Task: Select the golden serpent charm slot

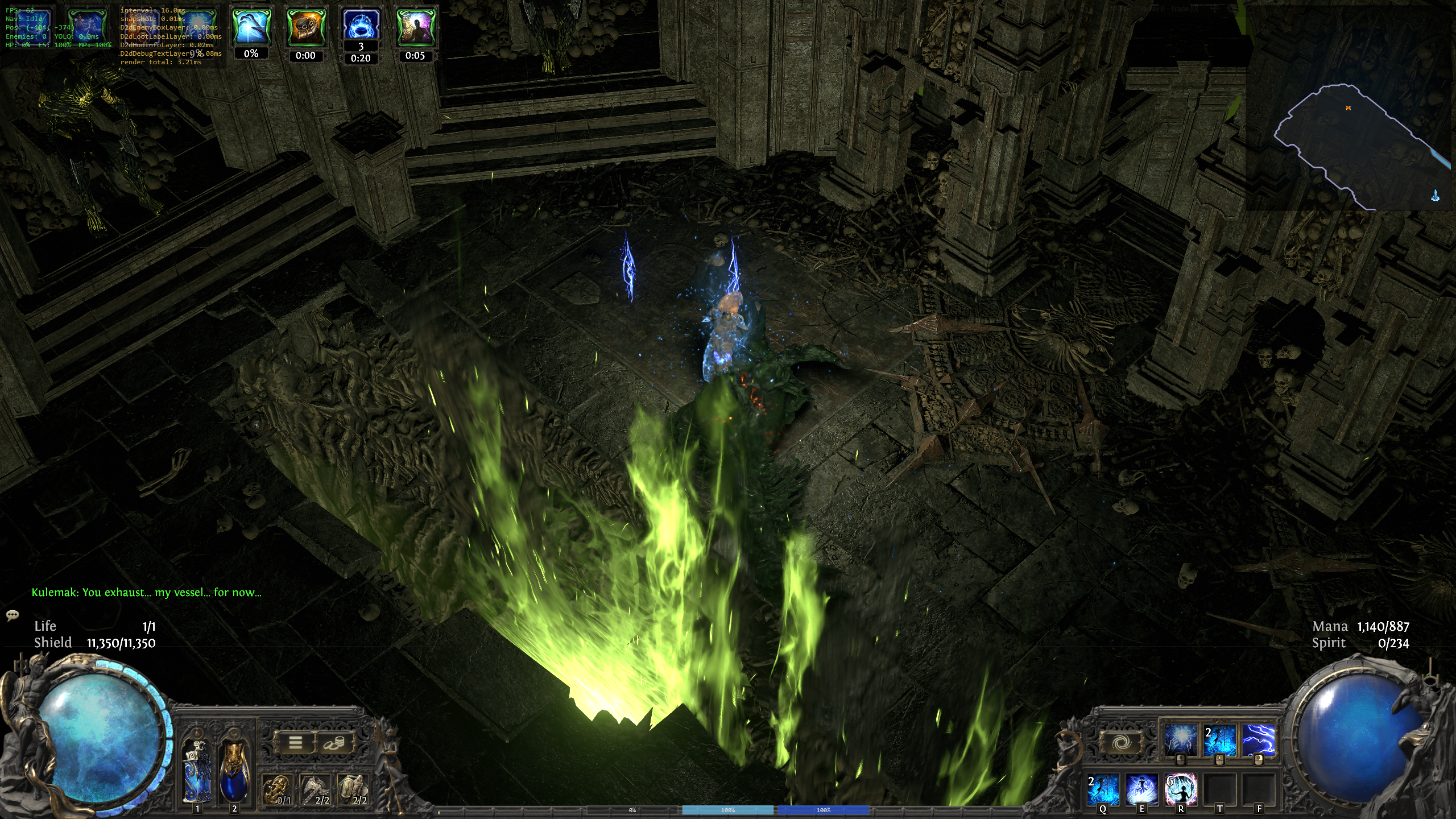Action: pos(278,789)
